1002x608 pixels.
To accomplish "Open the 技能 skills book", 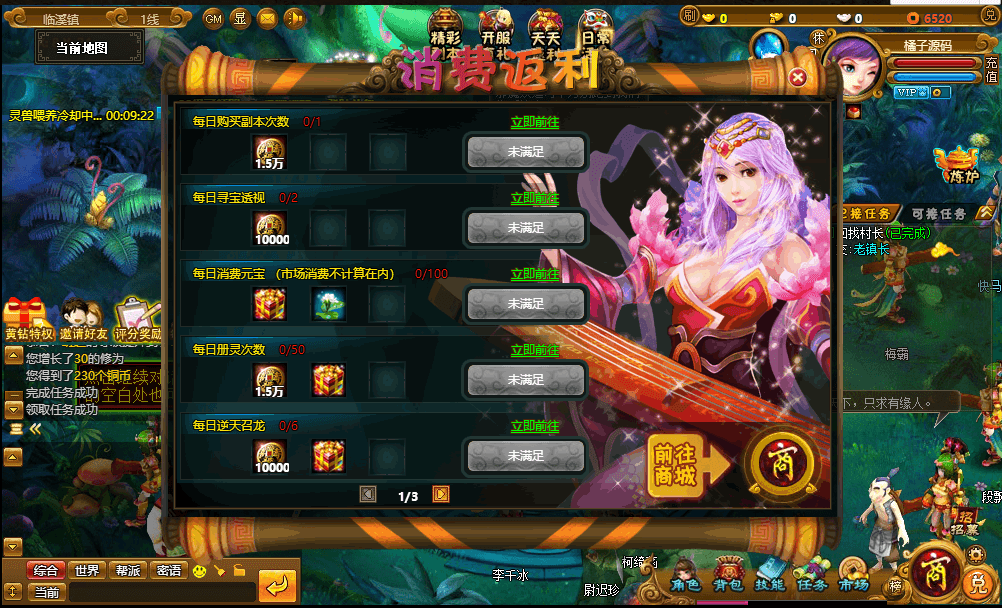I will pyautogui.click(x=769, y=575).
